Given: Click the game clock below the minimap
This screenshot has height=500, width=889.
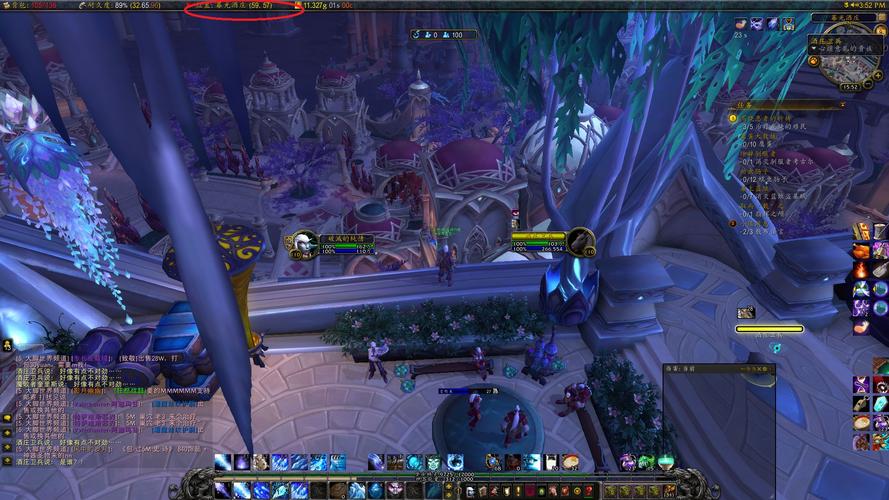Looking at the screenshot, I should click(850, 87).
